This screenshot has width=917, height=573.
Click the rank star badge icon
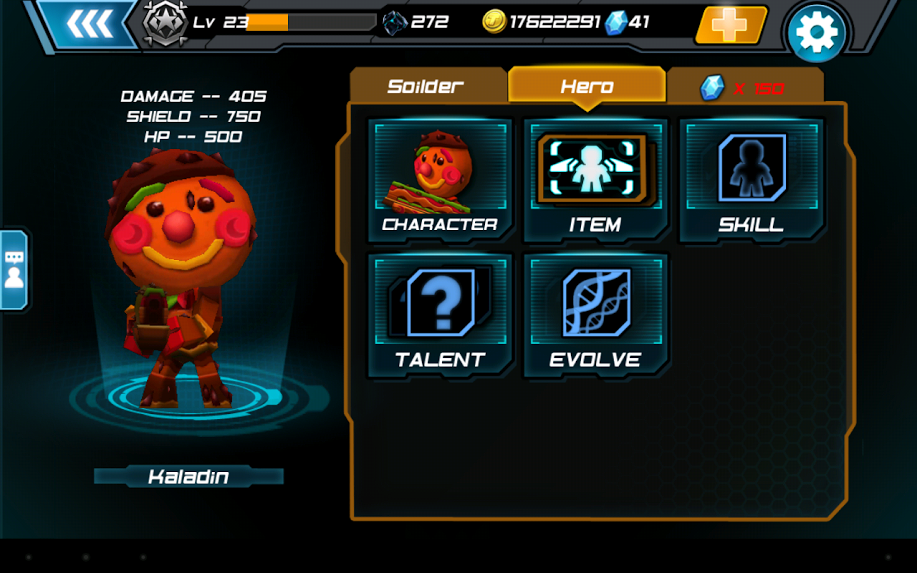coord(165,23)
